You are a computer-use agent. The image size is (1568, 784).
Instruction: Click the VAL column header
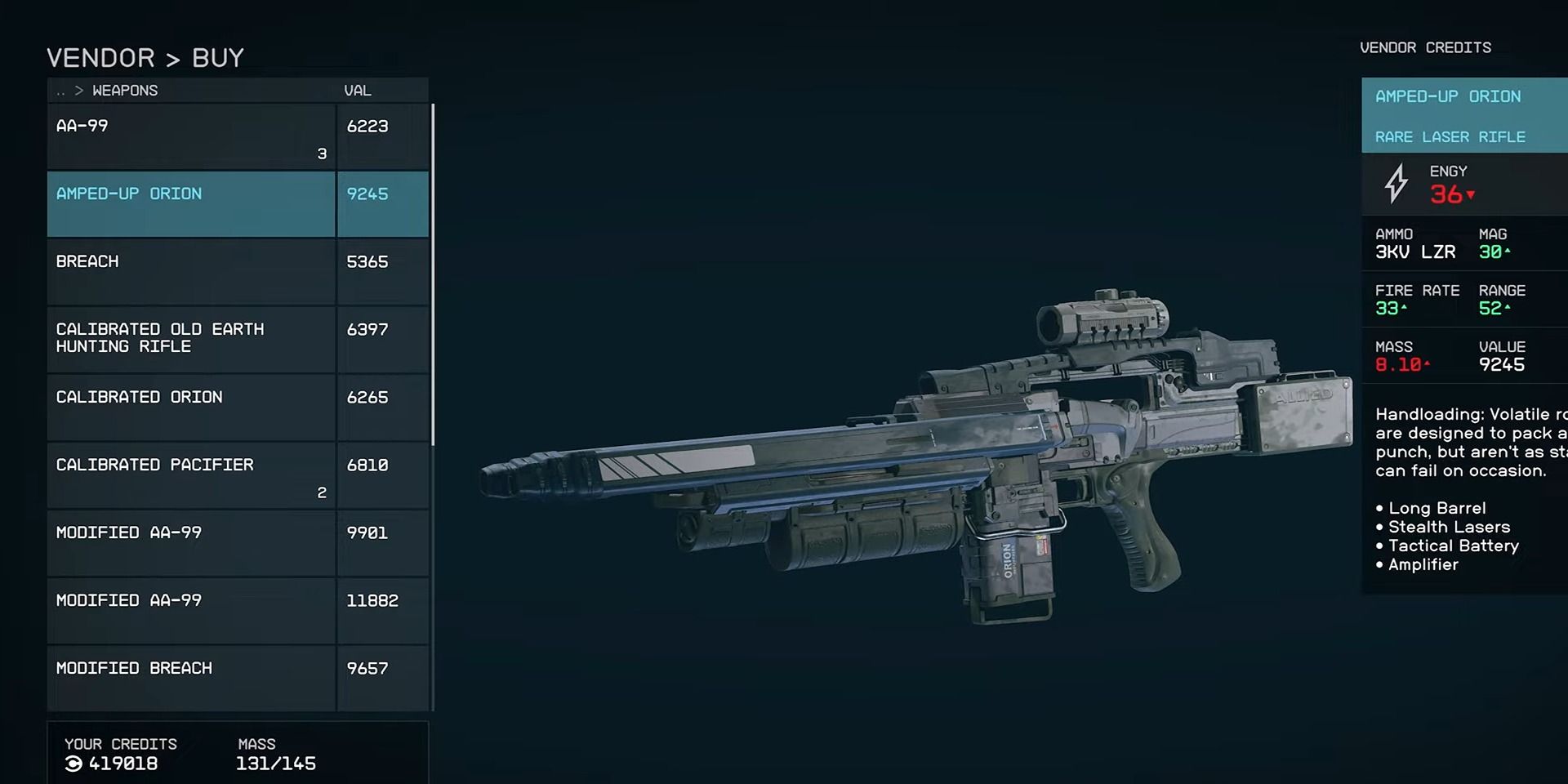(357, 90)
